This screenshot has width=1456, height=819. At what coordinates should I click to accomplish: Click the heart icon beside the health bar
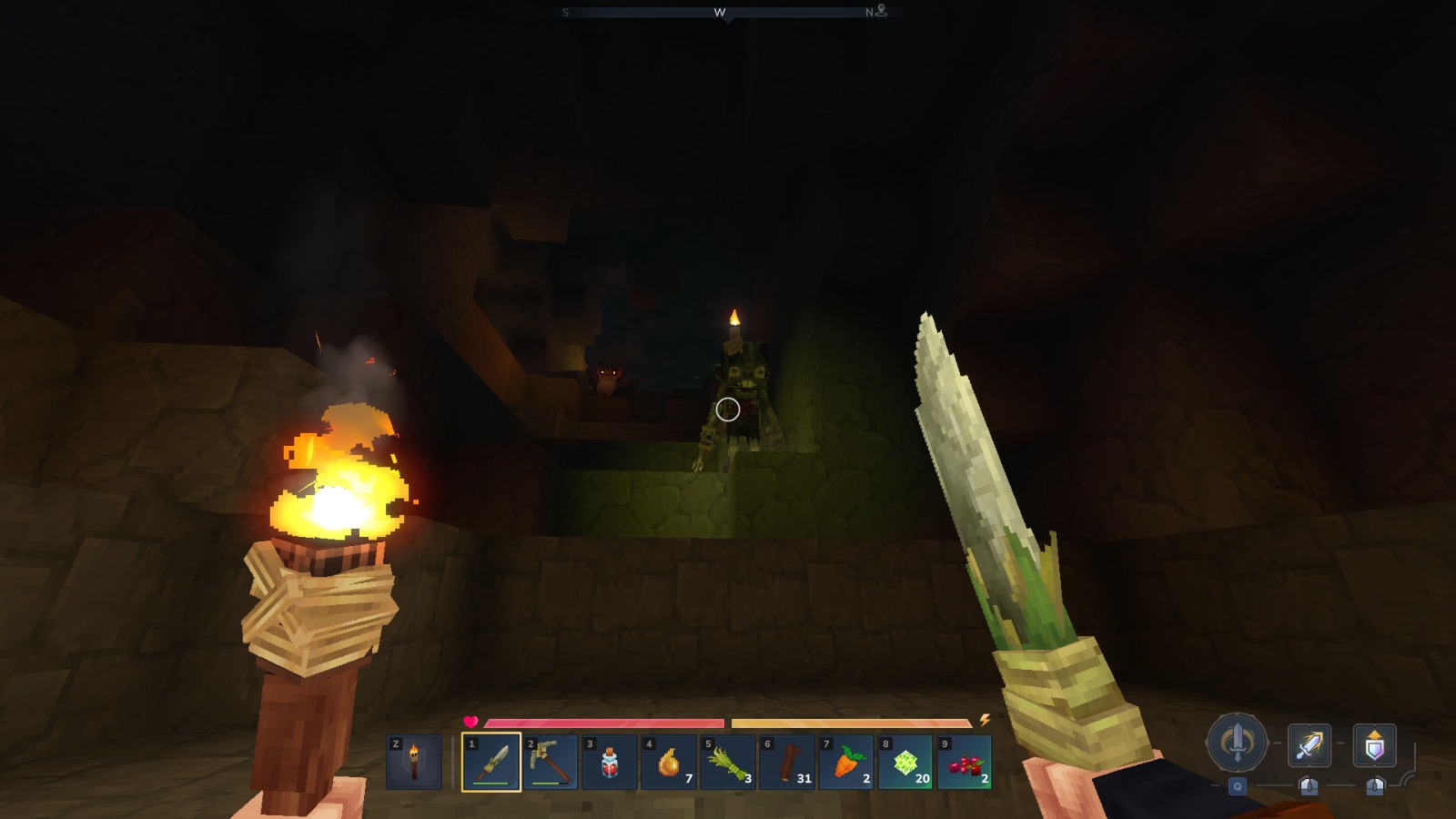click(x=470, y=720)
